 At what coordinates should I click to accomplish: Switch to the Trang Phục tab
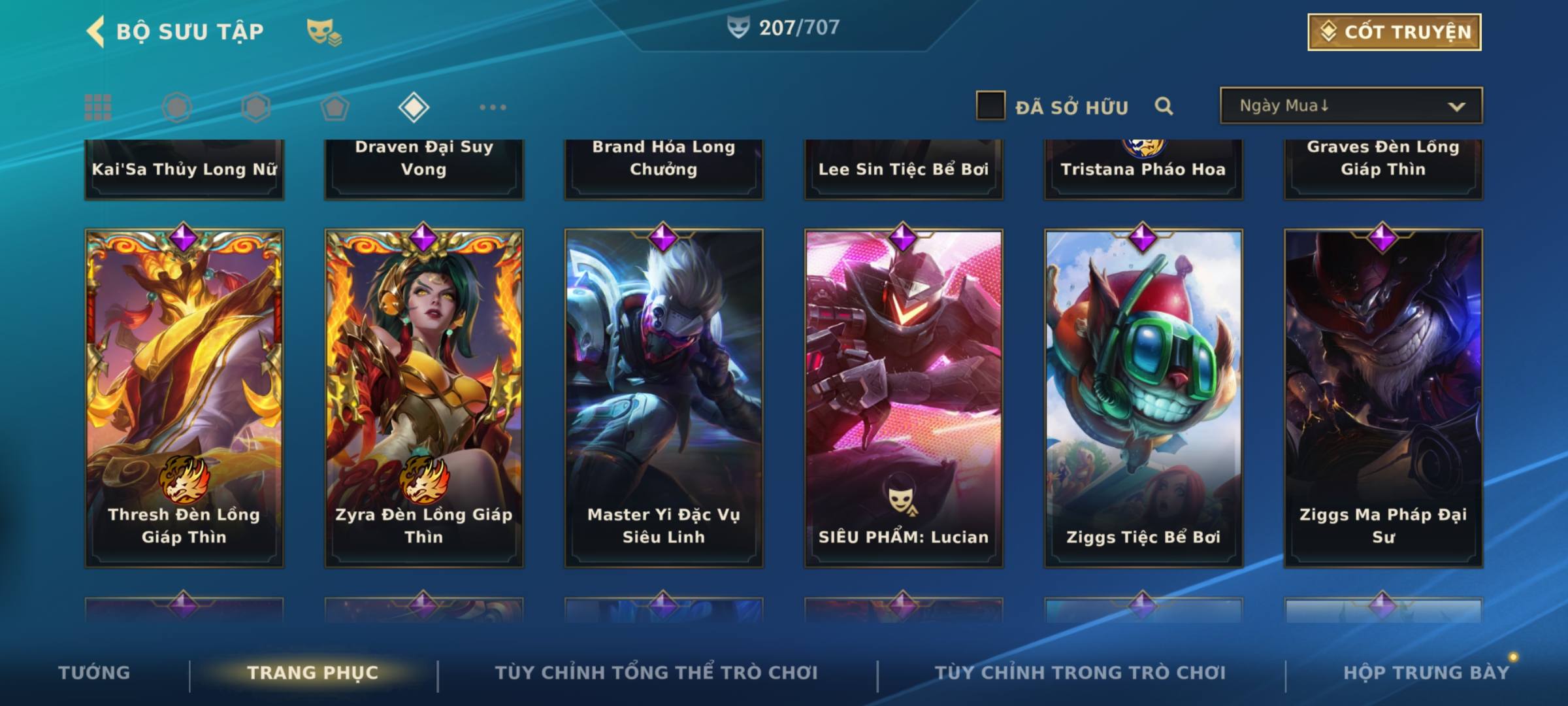pos(313,673)
